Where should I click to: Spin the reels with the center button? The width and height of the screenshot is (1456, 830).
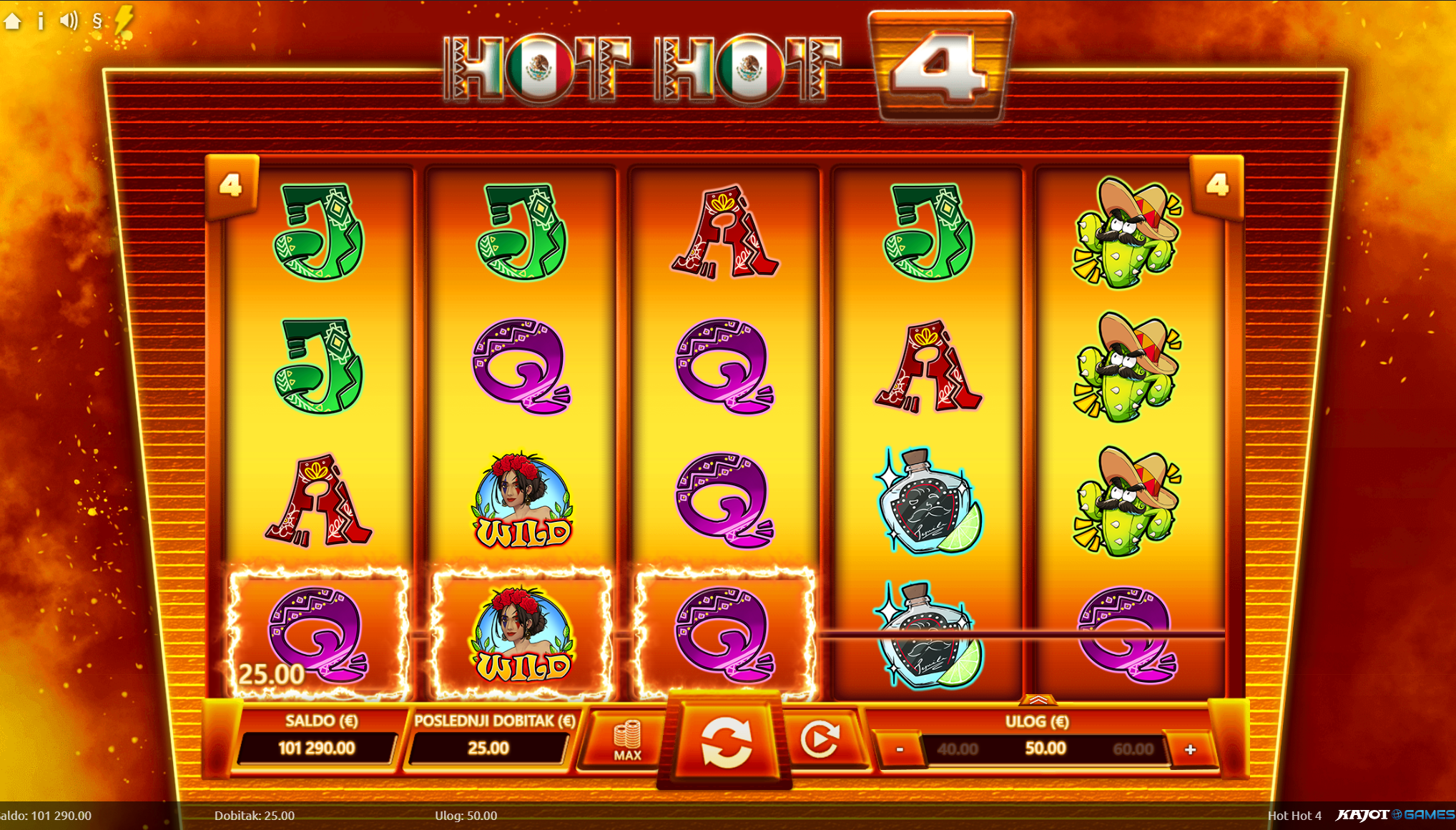(725, 743)
